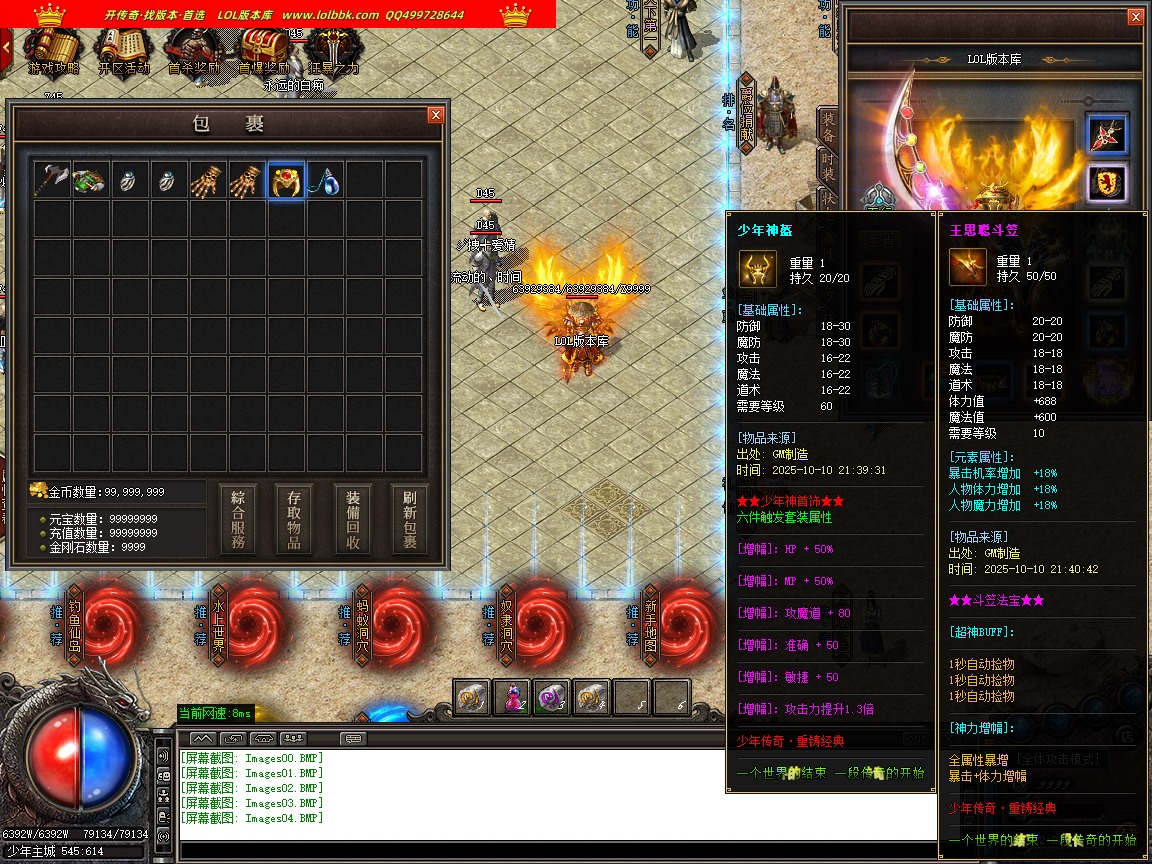This screenshot has width=1152, height=864.
Task: Click the 存取物品 storage button
Action: pos(296,520)
